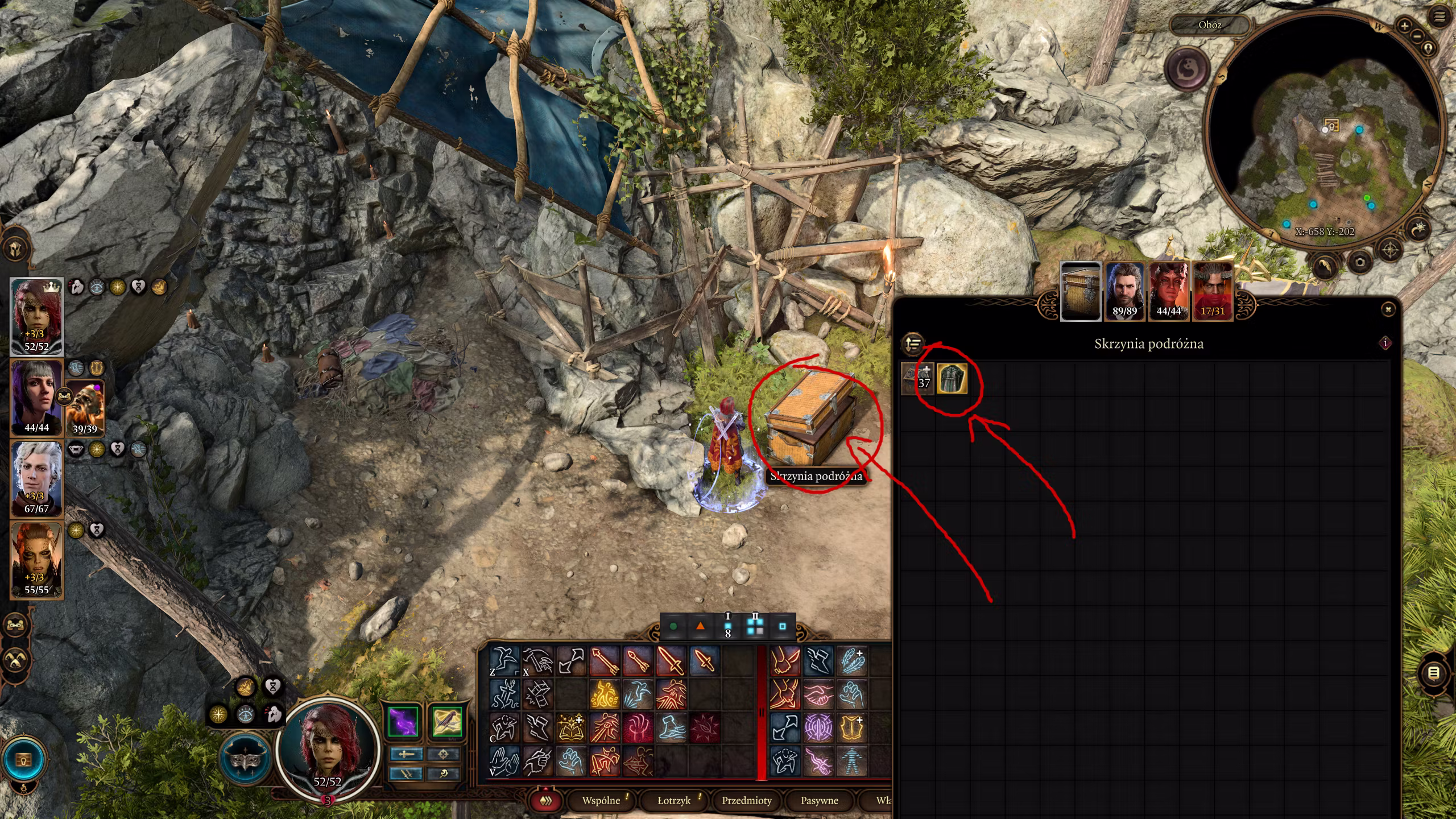
Task: Zoom out the minimap with minus button
Action: pyautogui.click(x=1417, y=35)
